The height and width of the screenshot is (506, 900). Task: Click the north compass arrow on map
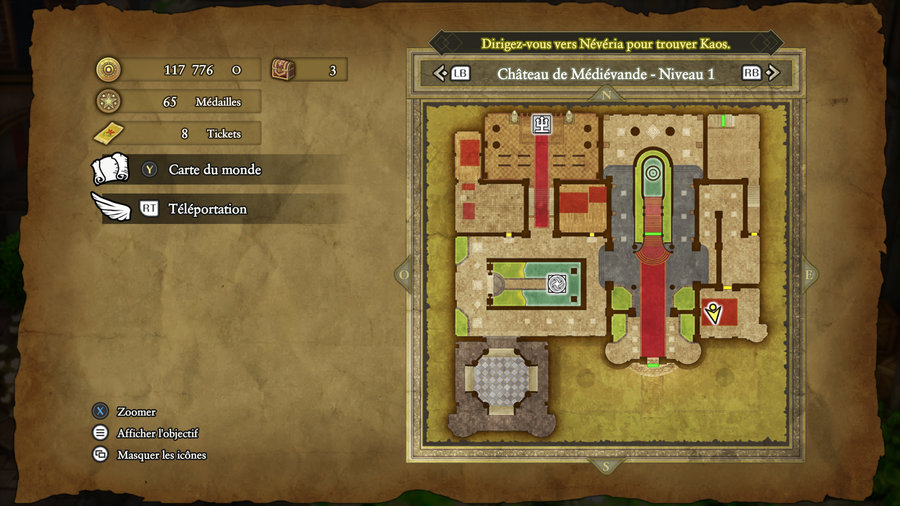click(606, 96)
